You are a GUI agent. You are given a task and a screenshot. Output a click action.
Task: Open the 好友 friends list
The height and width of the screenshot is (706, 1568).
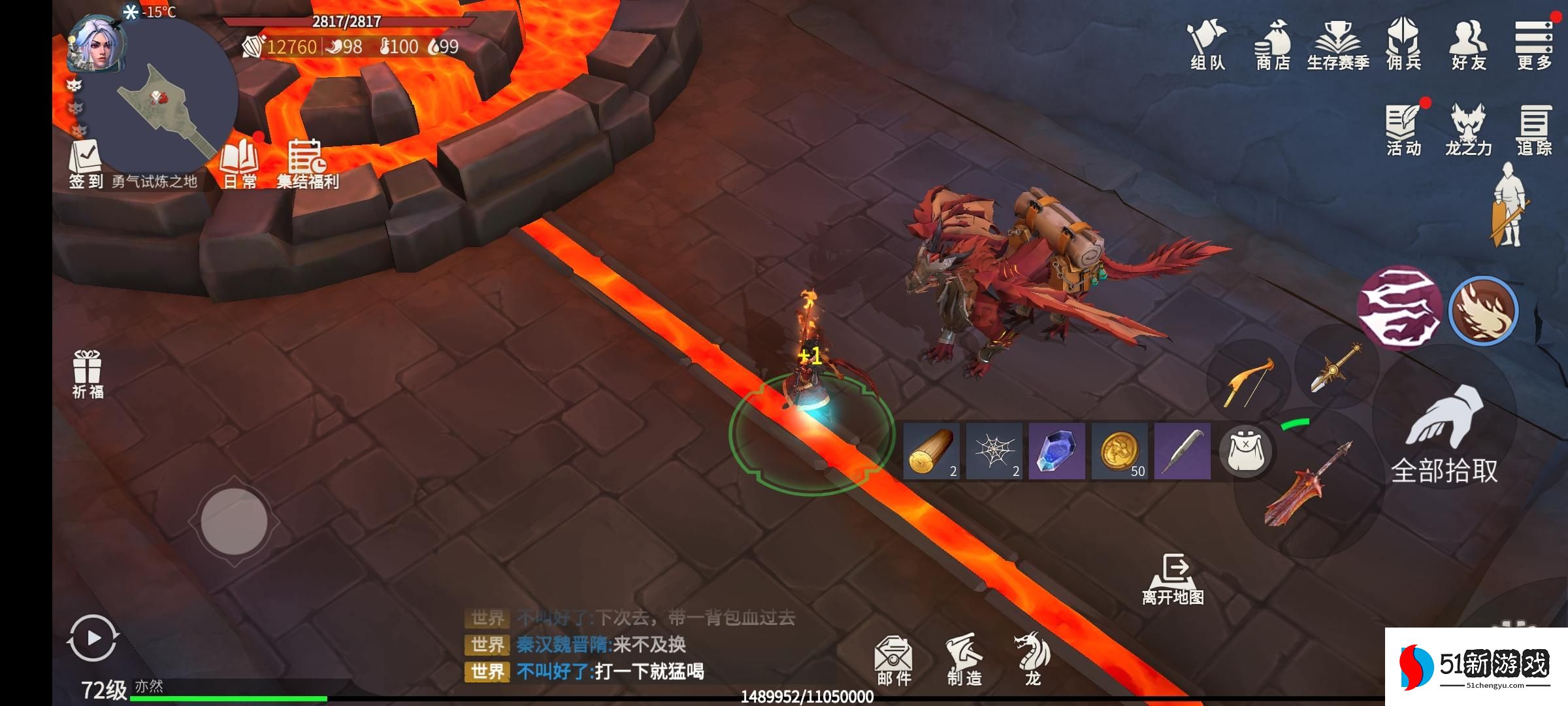pos(1469,44)
